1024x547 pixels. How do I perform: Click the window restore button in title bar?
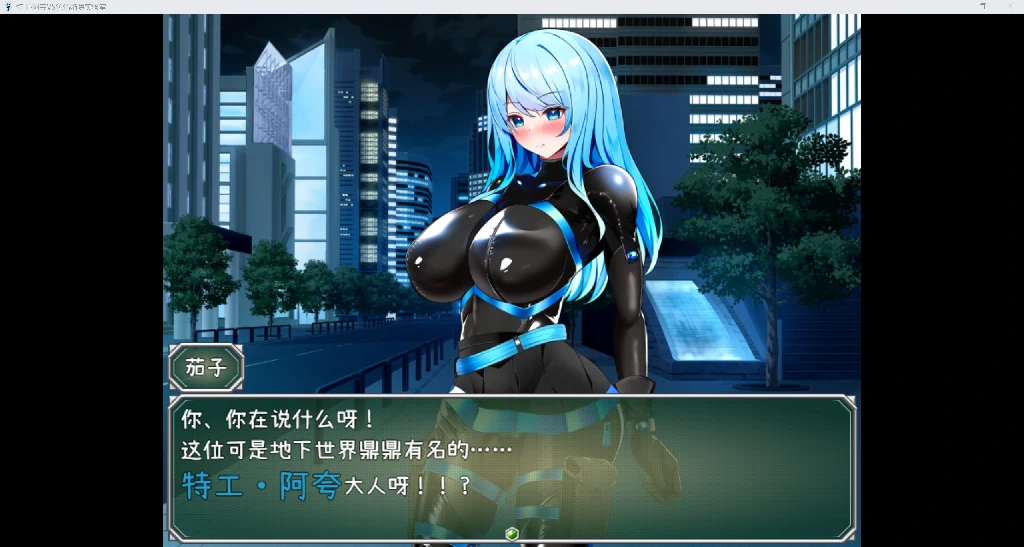click(x=982, y=6)
